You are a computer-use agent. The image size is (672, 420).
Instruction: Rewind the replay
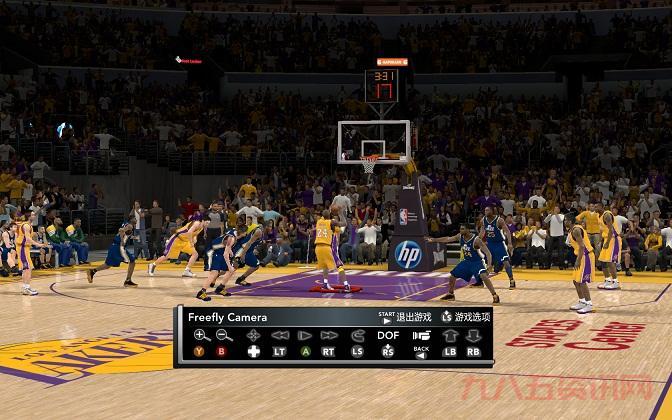(x=280, y=335)
